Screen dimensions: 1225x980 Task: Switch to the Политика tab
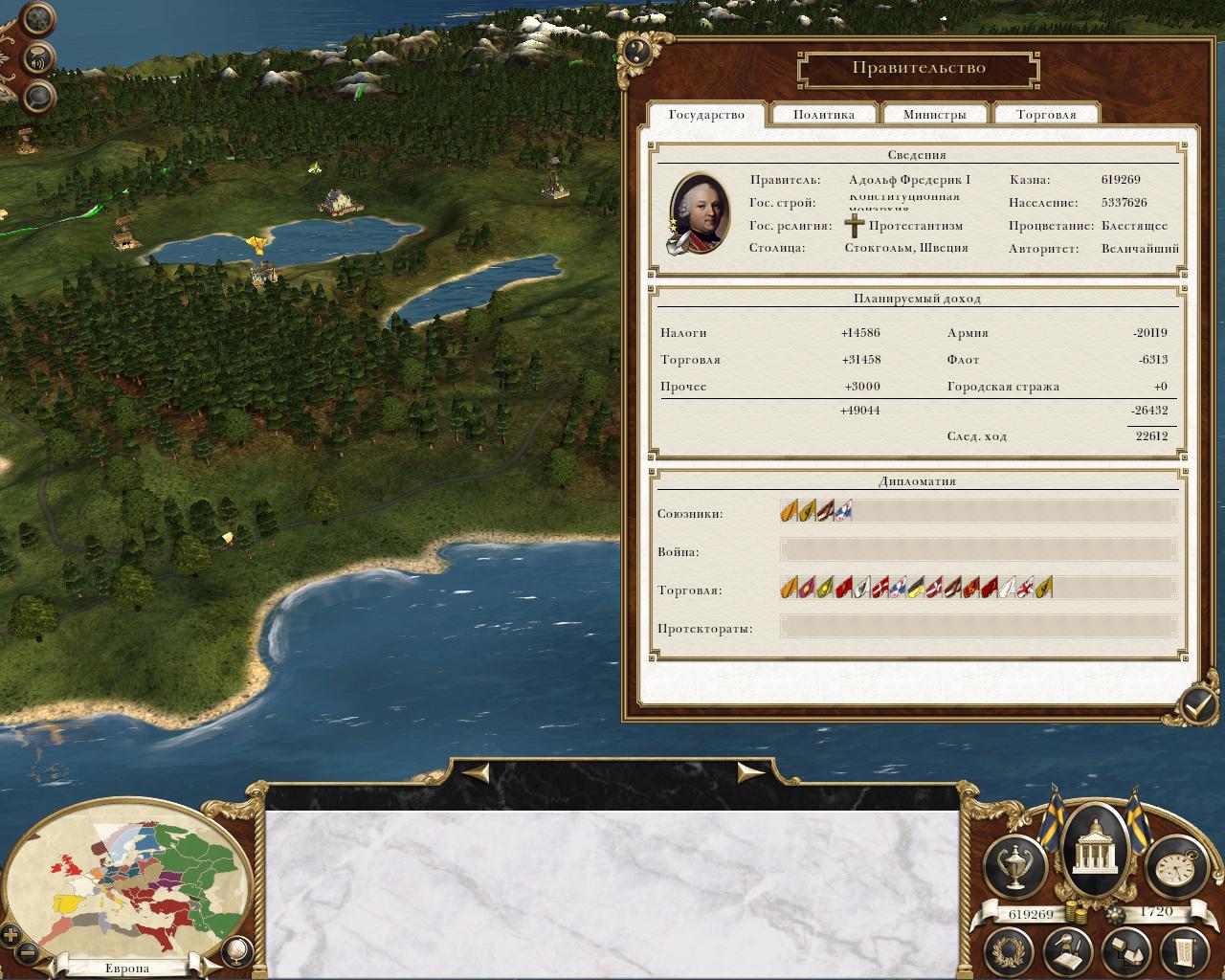[x=824, y=115]
